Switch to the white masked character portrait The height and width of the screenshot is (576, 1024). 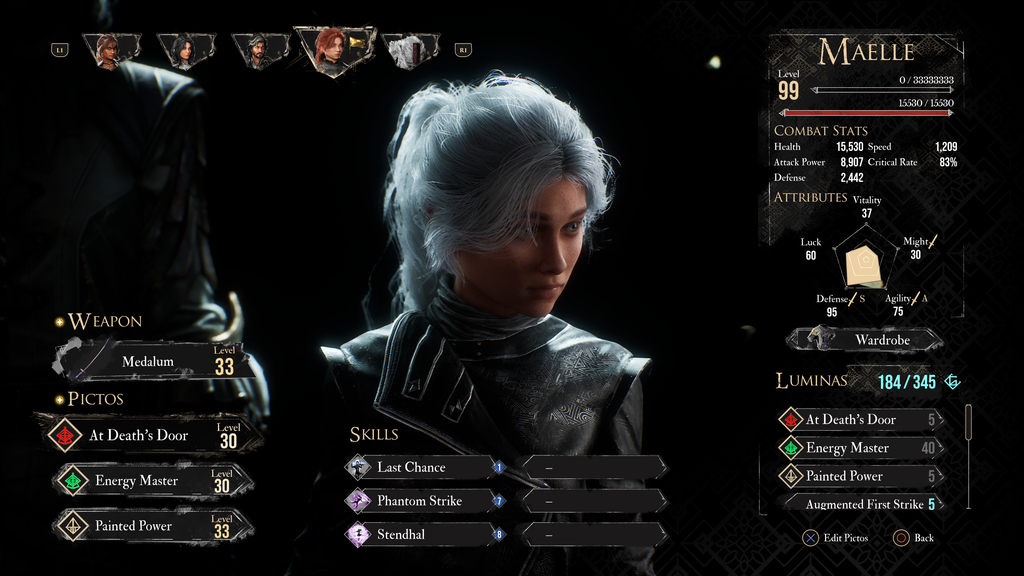409,50
